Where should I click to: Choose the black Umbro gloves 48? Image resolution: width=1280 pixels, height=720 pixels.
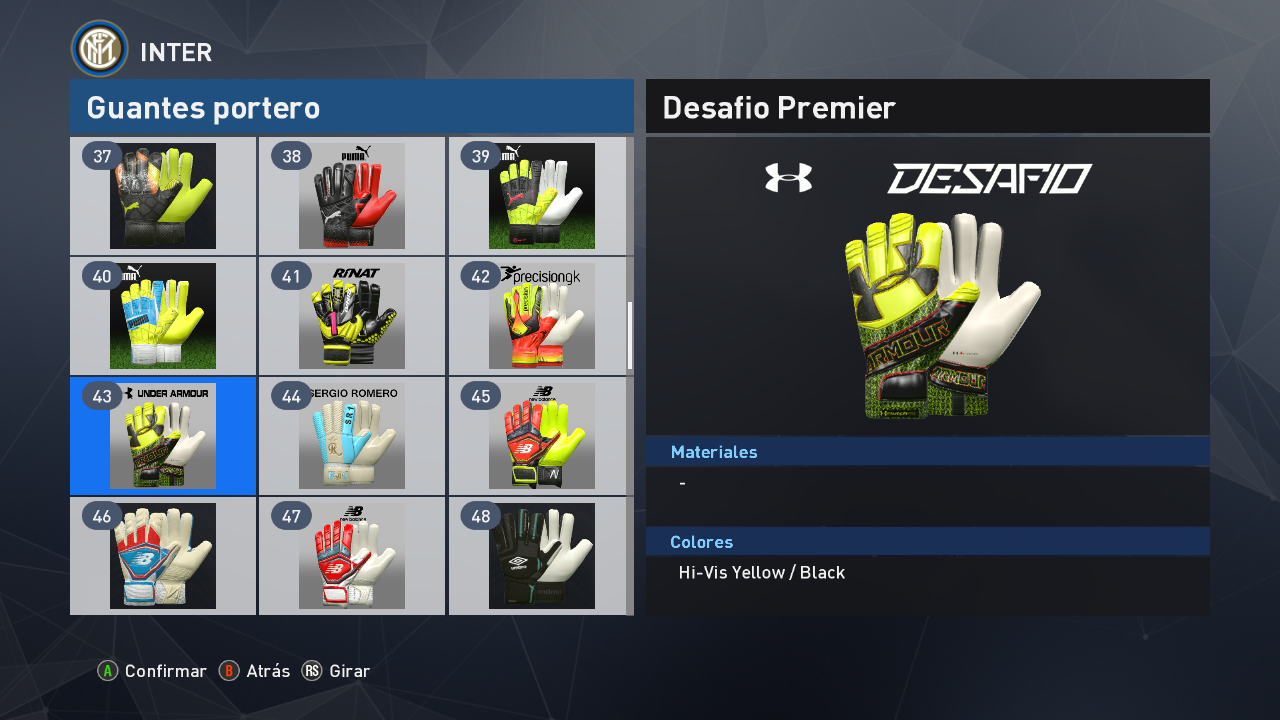click(x=541, y=556)
